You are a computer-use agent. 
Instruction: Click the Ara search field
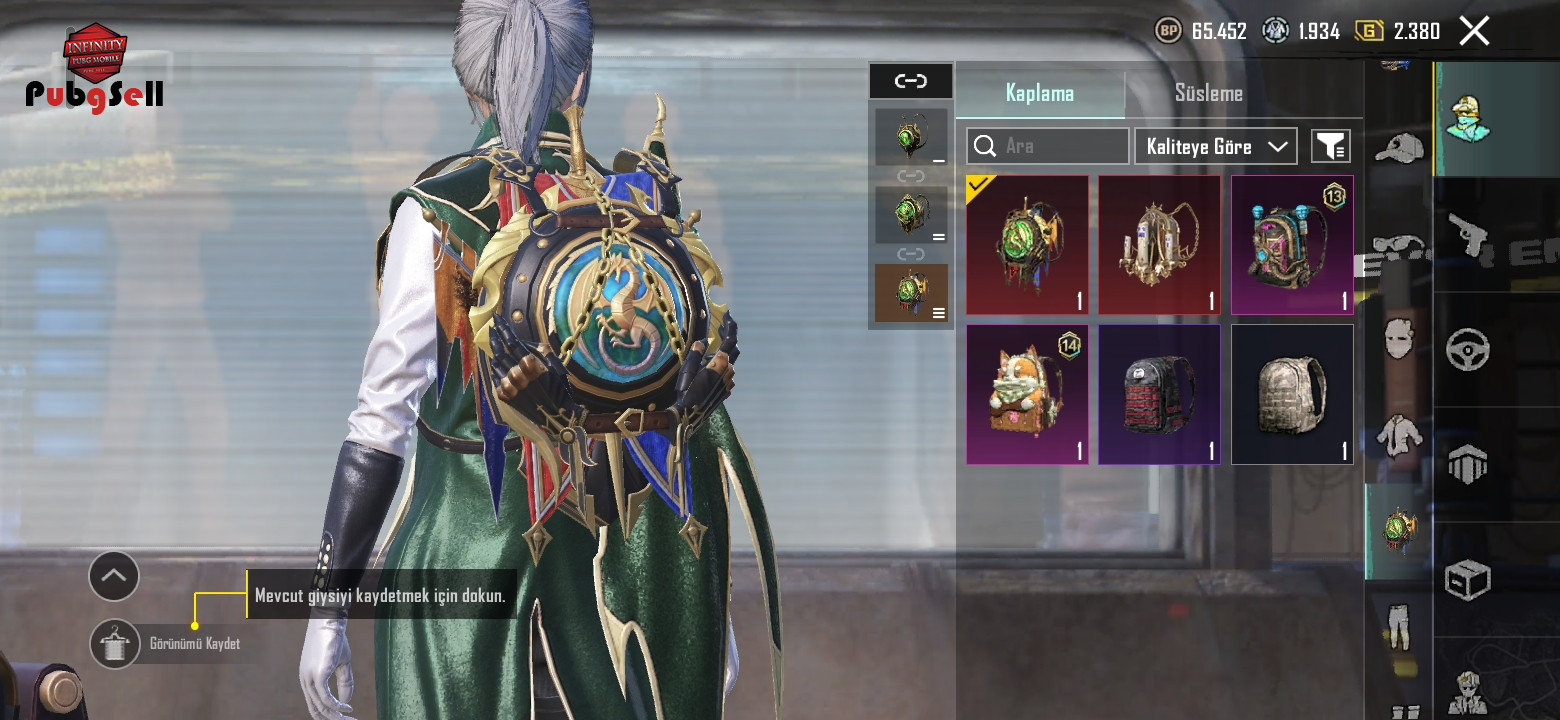coord(1047,146)
